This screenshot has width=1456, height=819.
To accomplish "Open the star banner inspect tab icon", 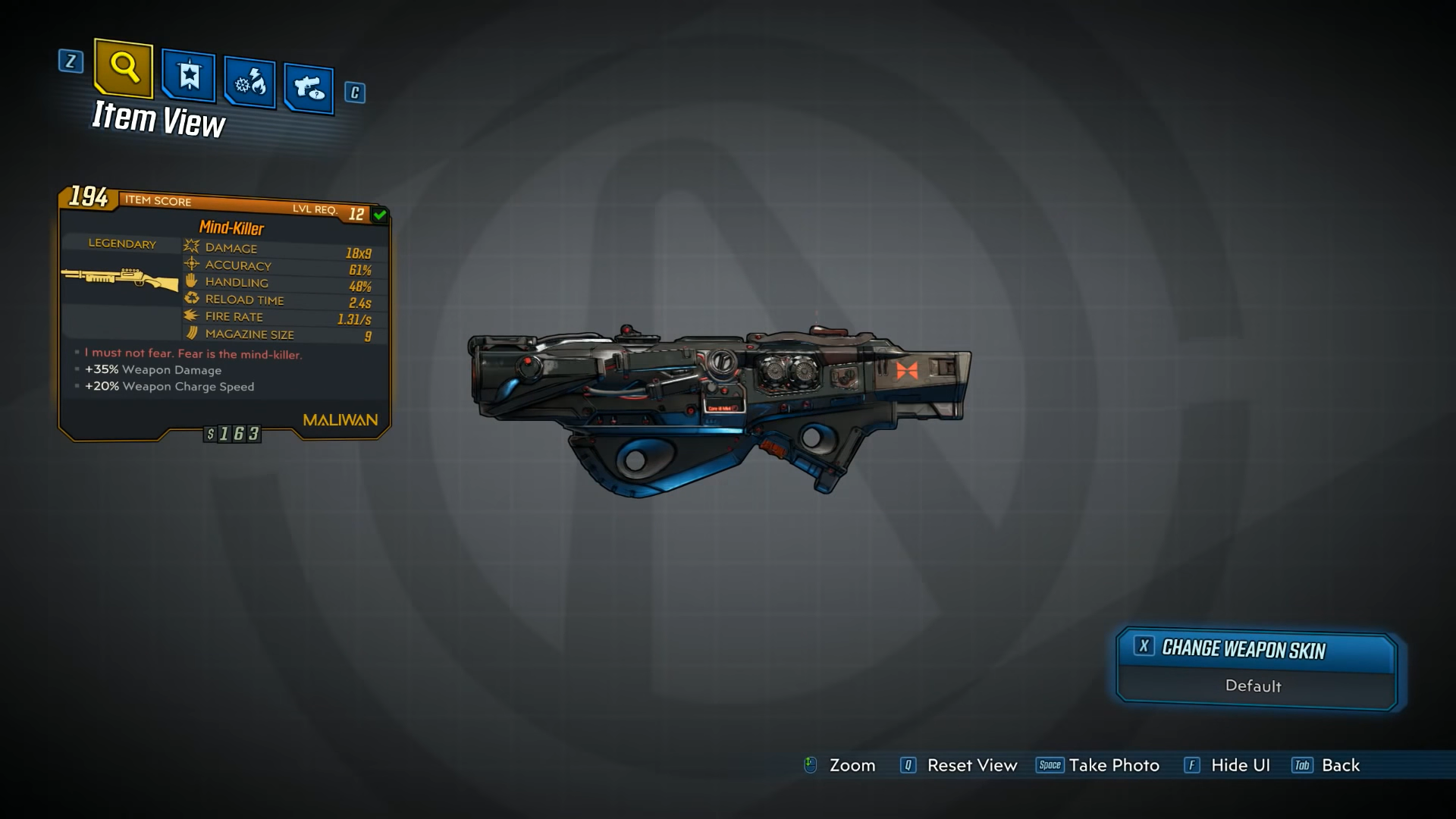I will click(x=187, y=77).
